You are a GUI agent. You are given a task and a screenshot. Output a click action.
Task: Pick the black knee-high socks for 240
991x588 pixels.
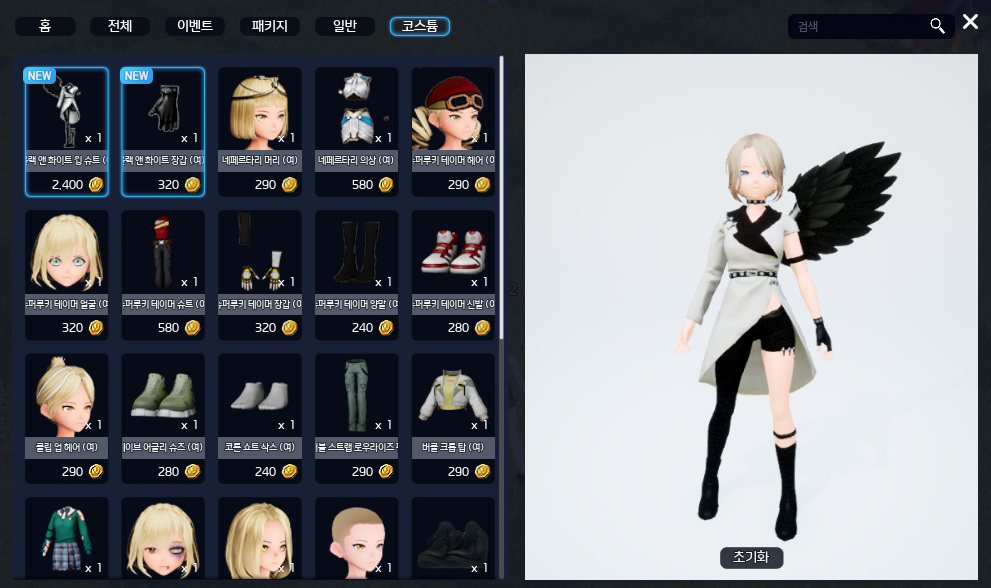(x=356, y=253)
